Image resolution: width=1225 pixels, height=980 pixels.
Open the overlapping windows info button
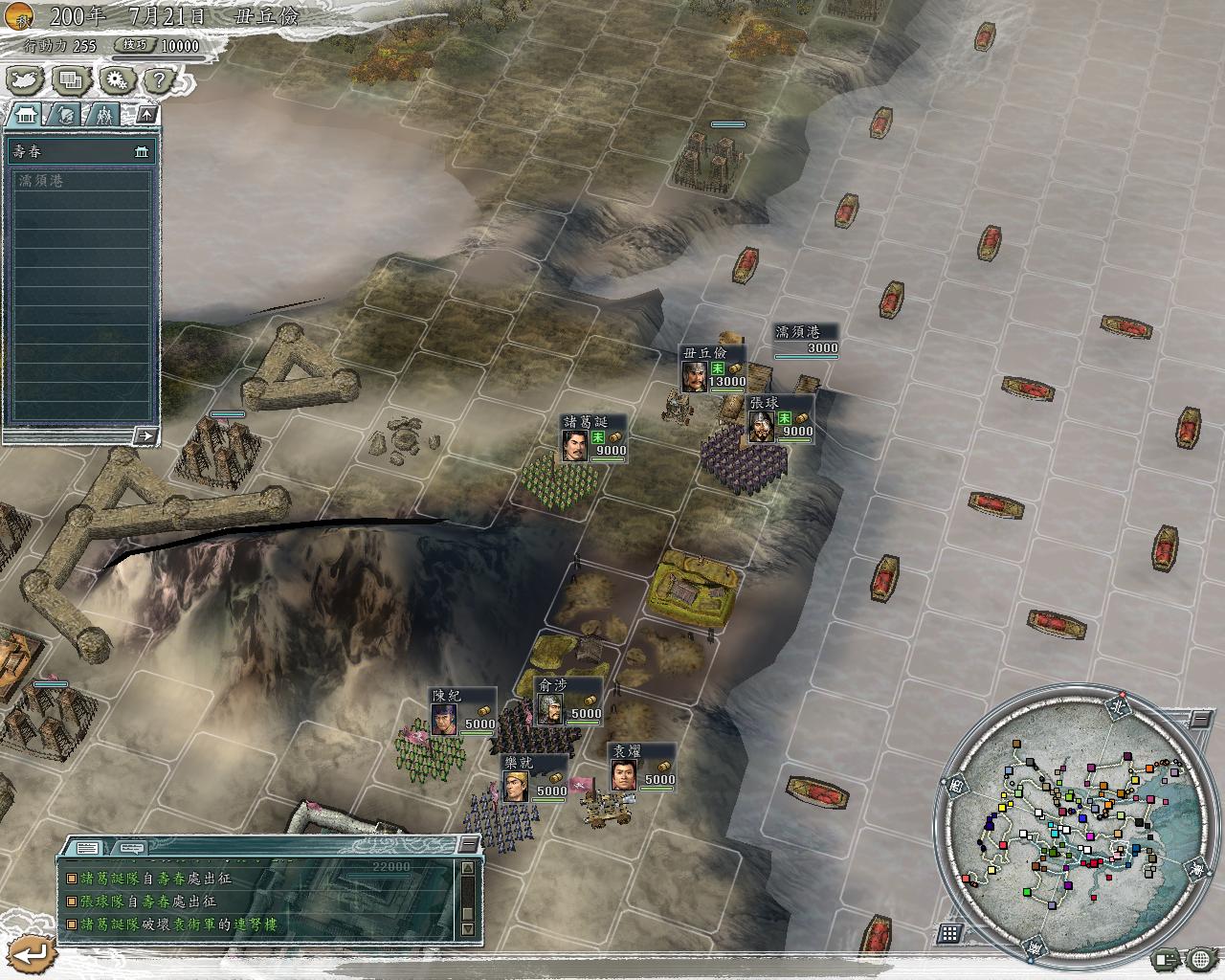pyautogui.click(x=72, y=80)
